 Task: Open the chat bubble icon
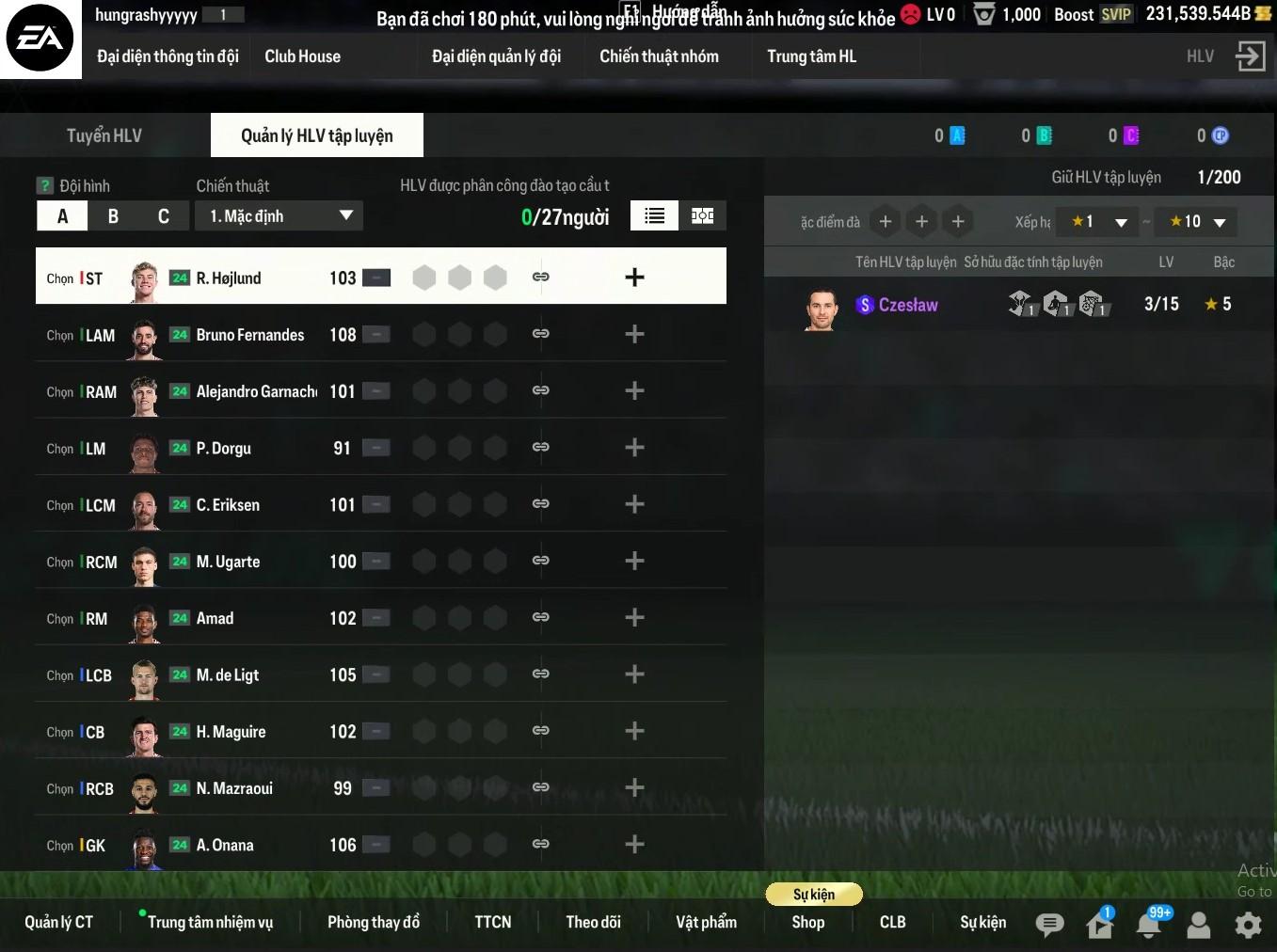tap(1049, 925)
